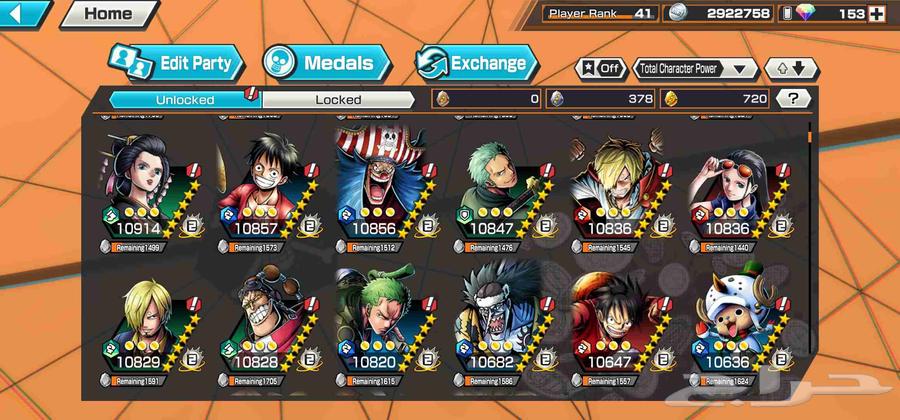Open the Total Character Power sort dropdown
The image size is (900, 420).
(695, 69)
